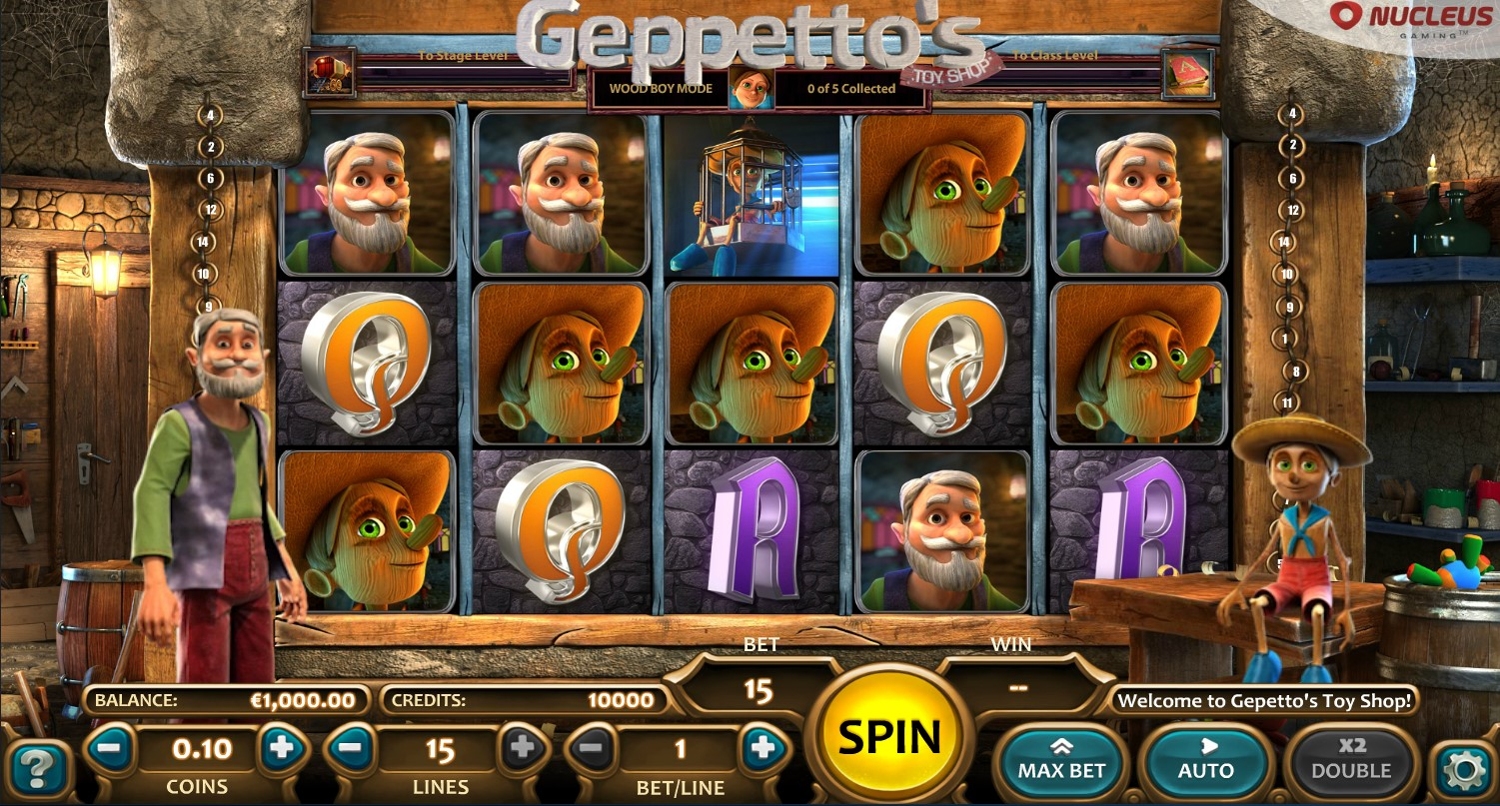The width and height of the screenshot is (1500, 806).
Task: Increase the coin value
Action: [282, 747]
